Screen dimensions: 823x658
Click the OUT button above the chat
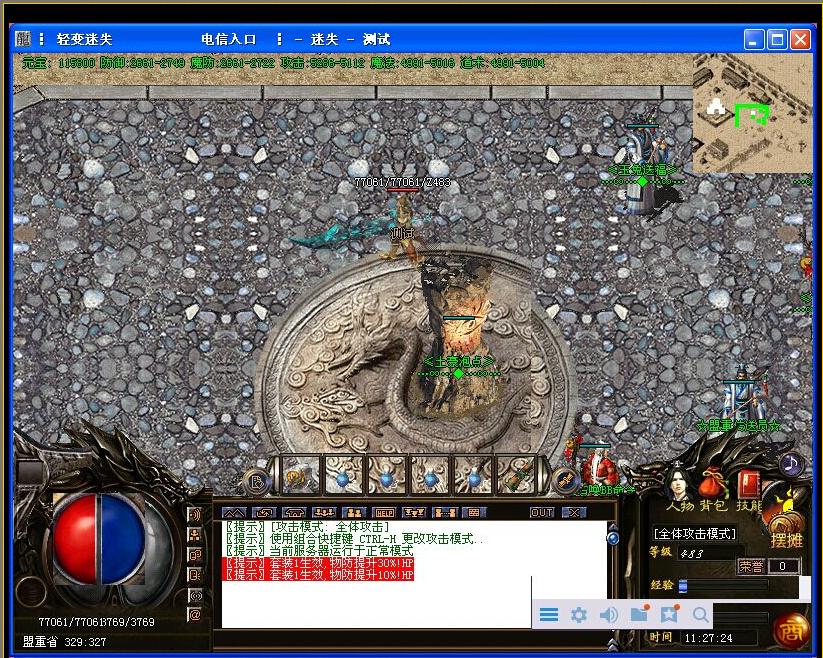[542, 512]
